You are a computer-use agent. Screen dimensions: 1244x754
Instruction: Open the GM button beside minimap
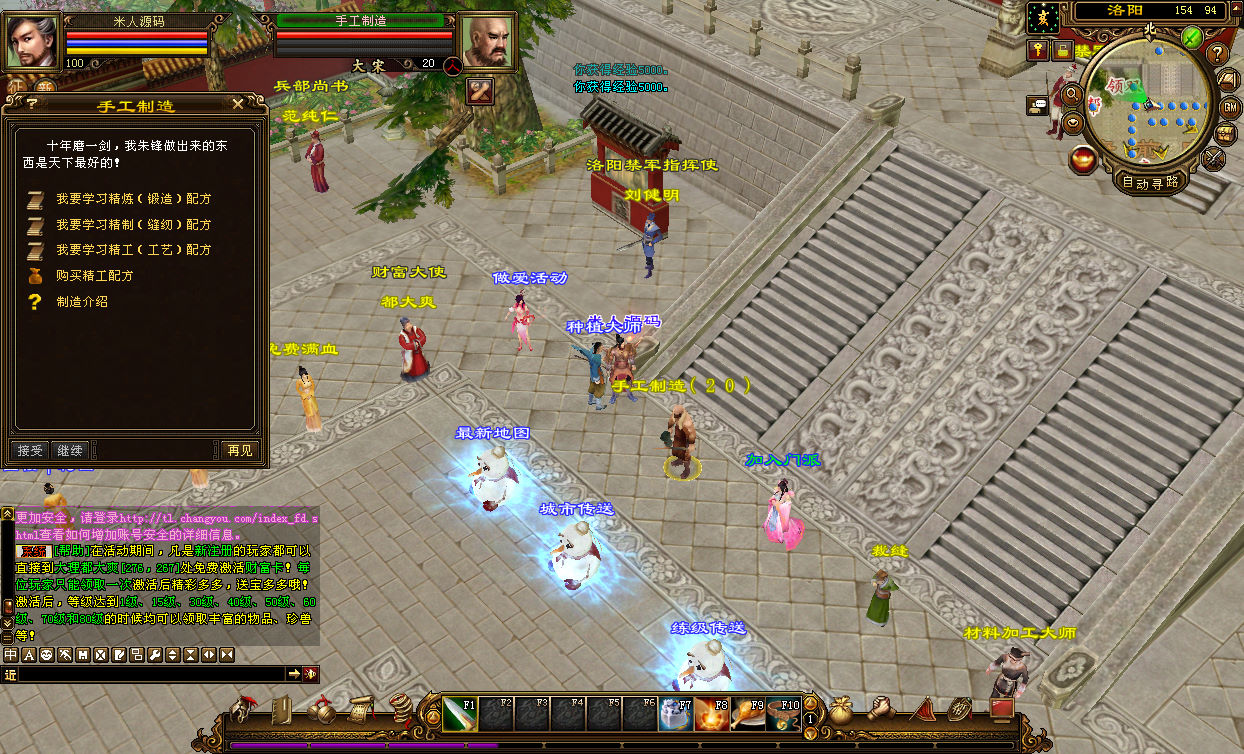tap(1229, 107)
